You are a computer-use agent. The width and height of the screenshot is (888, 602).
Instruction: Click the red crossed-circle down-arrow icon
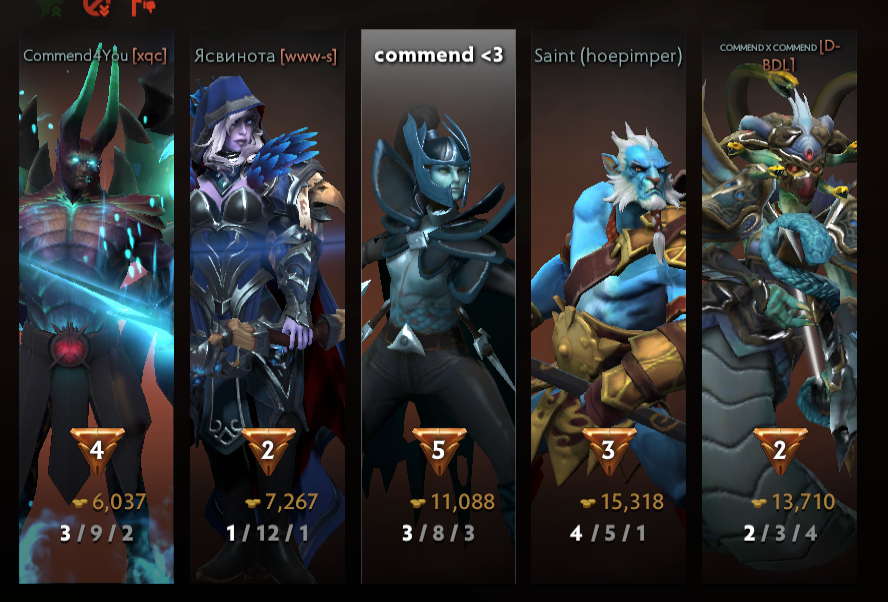coord(97,7)
